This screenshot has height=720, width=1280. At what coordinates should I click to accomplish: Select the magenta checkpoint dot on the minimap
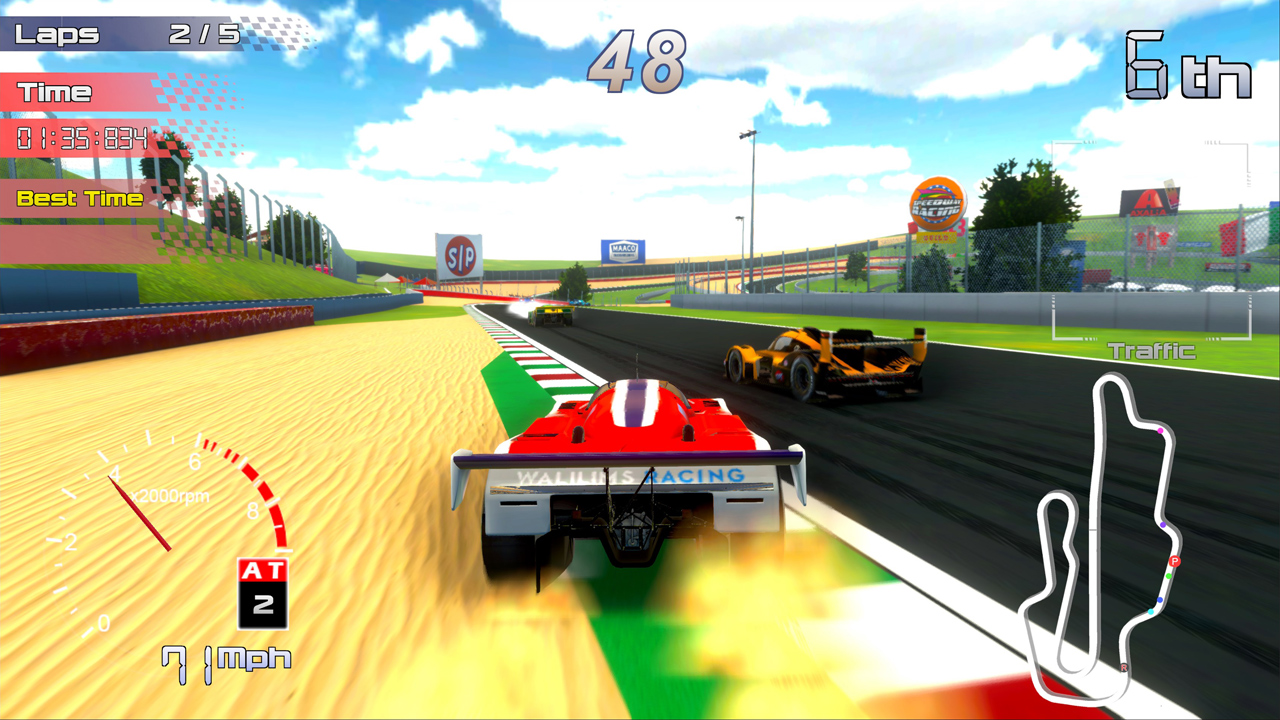tap(1160, 430)
